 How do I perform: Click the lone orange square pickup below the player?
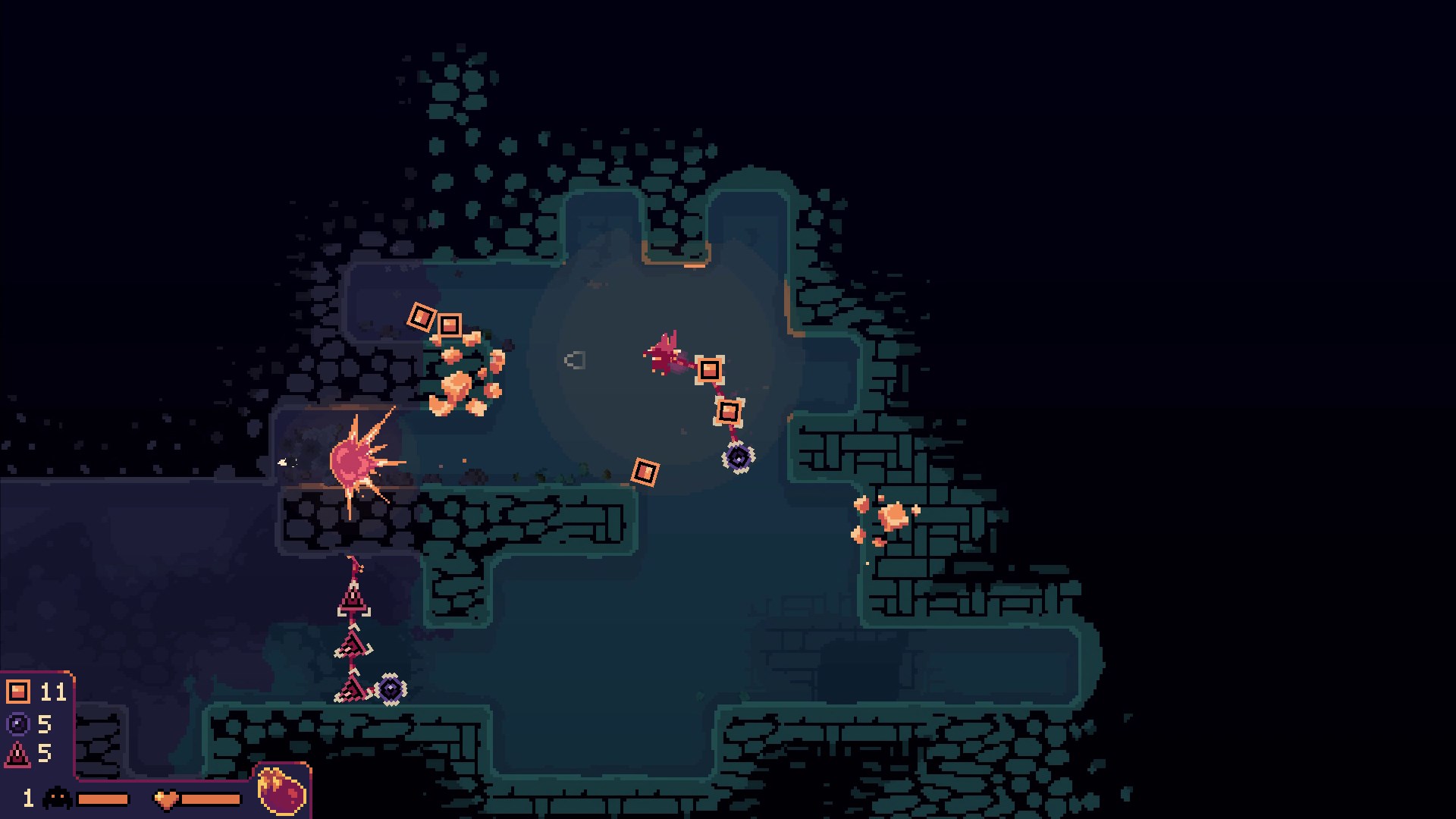645,473
